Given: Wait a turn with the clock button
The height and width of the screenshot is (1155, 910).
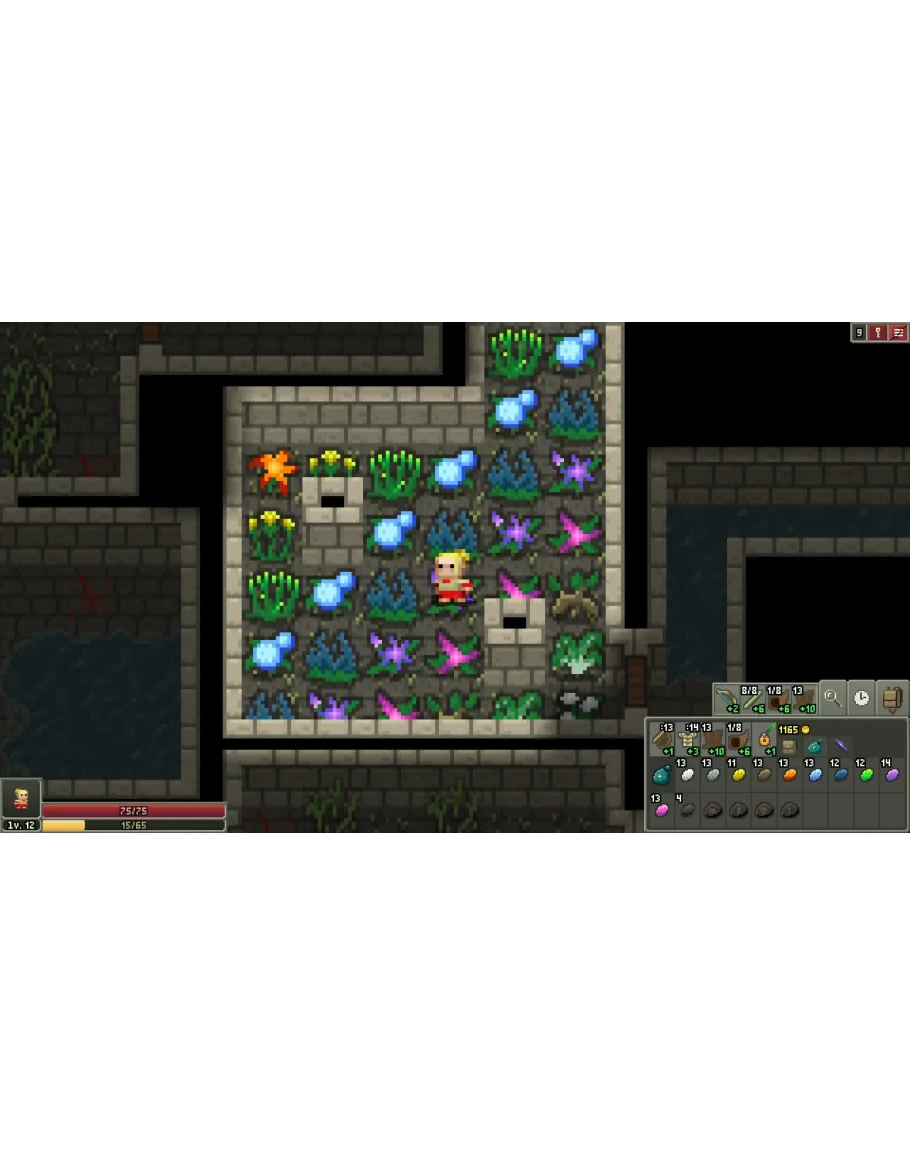Looking at the screenshot, I should (x=861, y=698).
